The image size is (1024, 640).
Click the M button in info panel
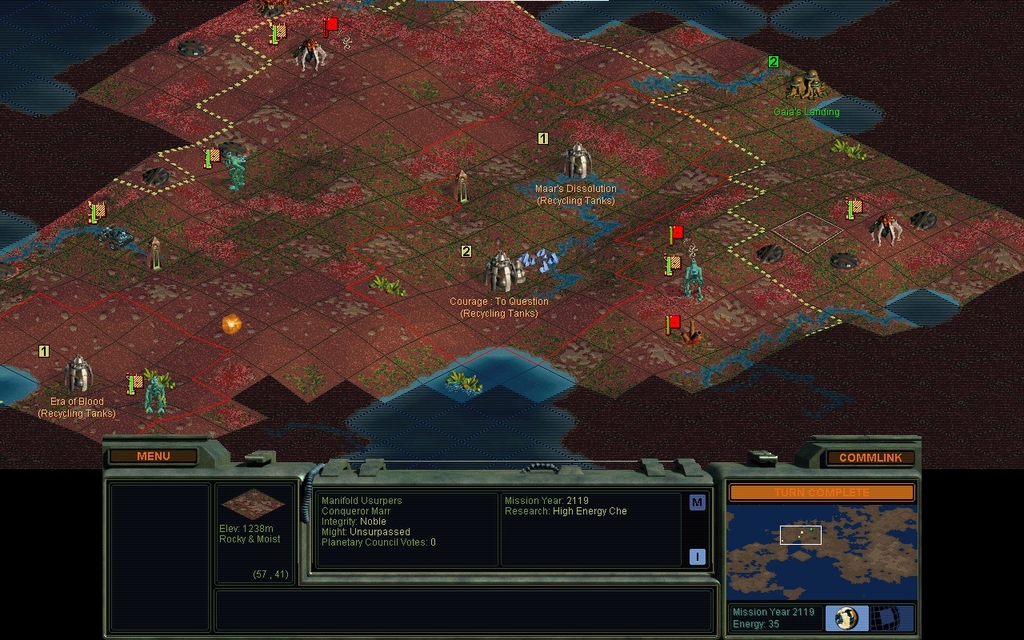697,502
